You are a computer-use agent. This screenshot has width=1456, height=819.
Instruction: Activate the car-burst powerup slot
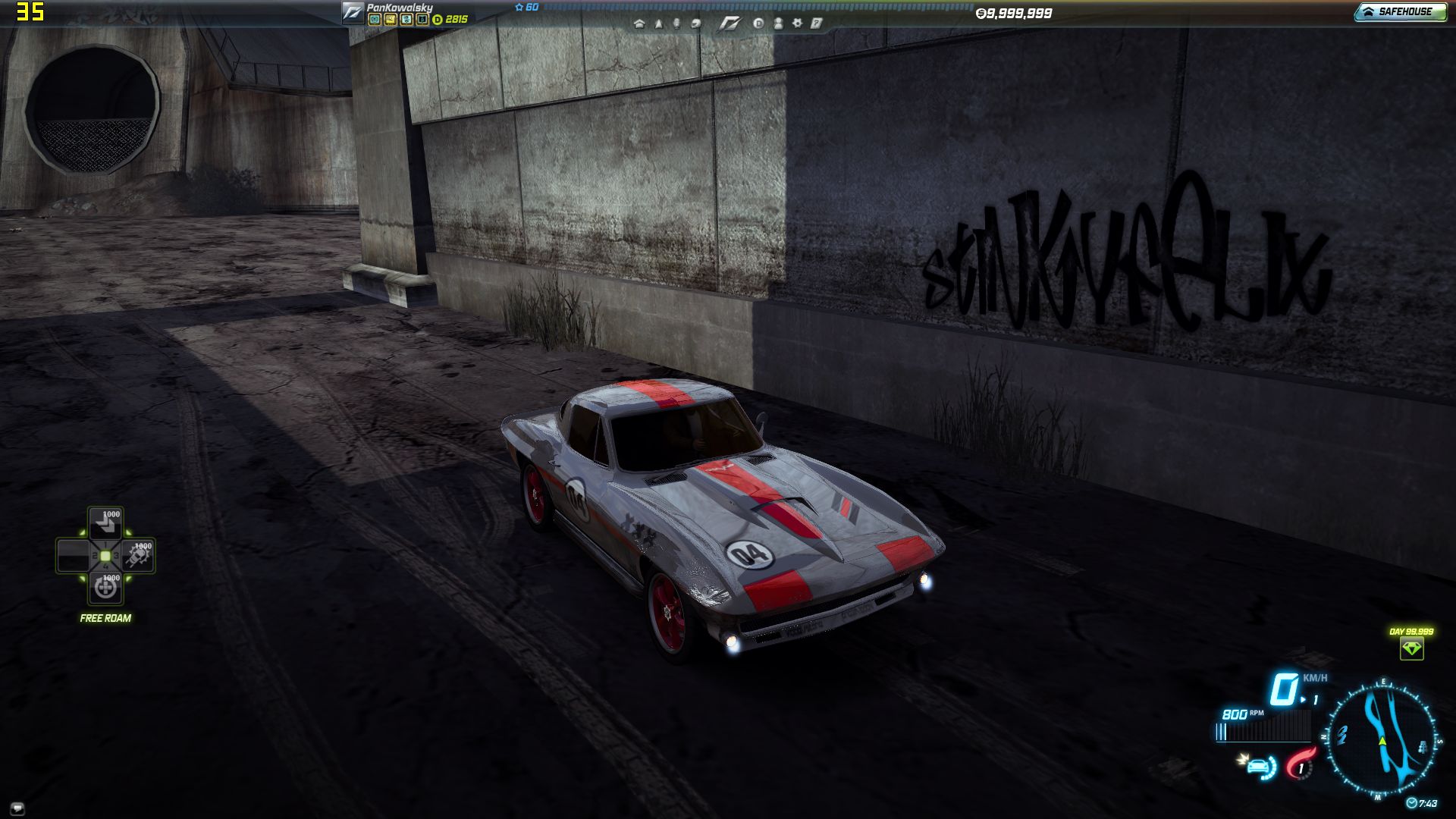pyautogui.click(x=139, y=557)
